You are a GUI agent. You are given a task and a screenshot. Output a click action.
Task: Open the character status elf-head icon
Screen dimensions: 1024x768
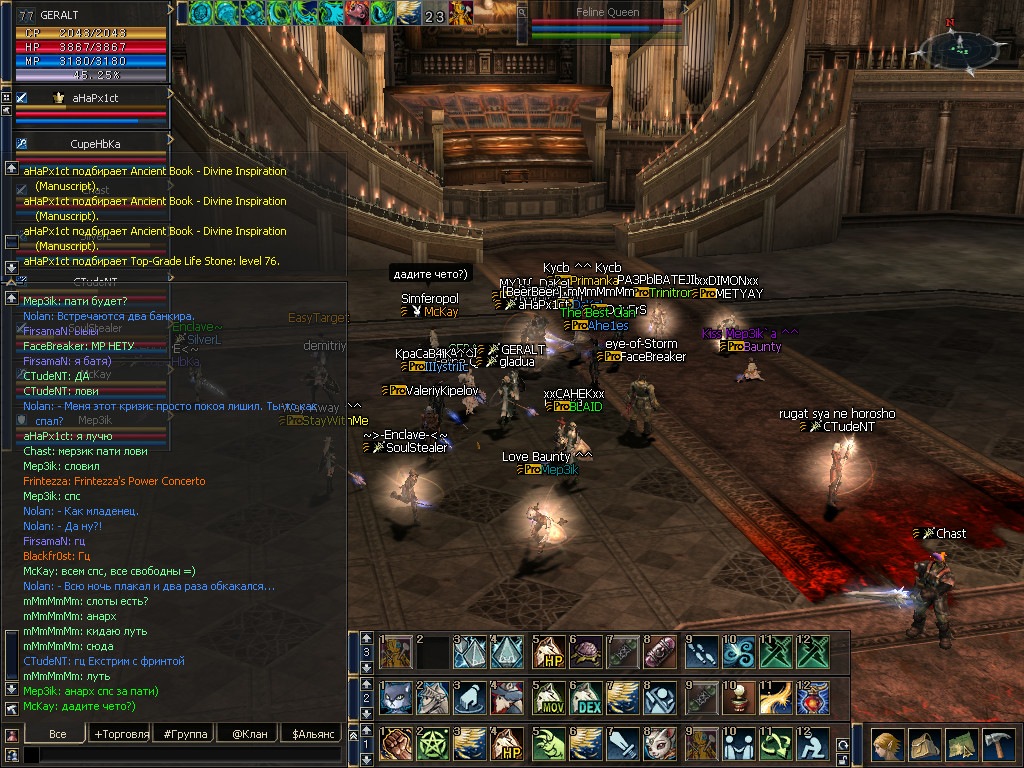(x=886, y=745)
